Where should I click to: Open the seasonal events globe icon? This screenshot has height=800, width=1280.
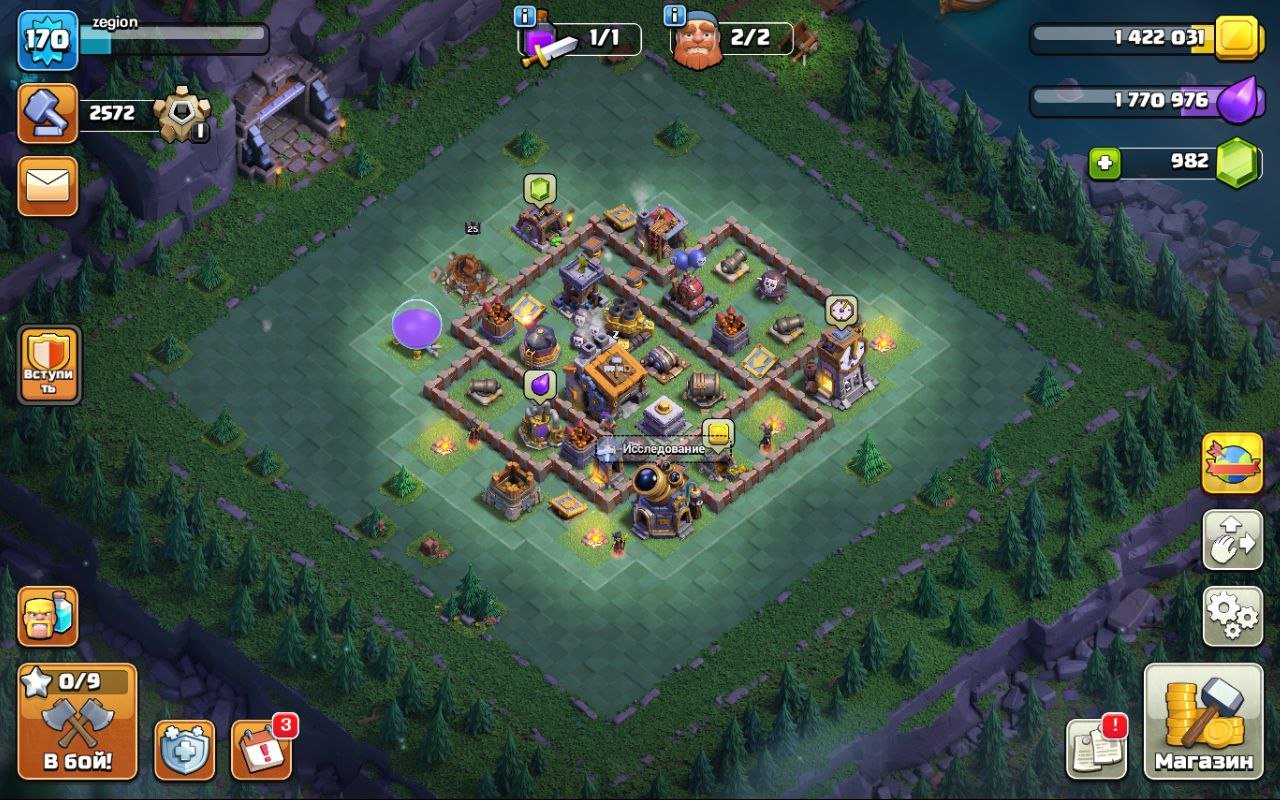point(1232,464)
